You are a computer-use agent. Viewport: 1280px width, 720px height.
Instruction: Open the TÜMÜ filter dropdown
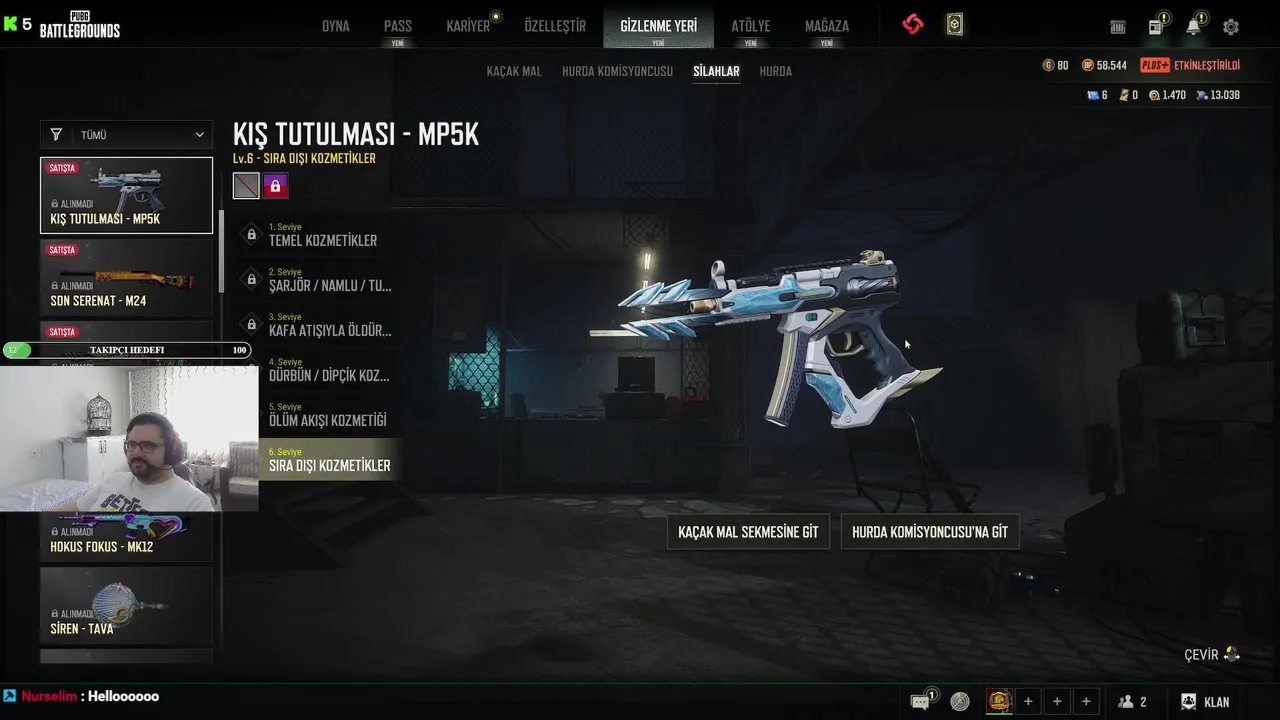point(127,134)
